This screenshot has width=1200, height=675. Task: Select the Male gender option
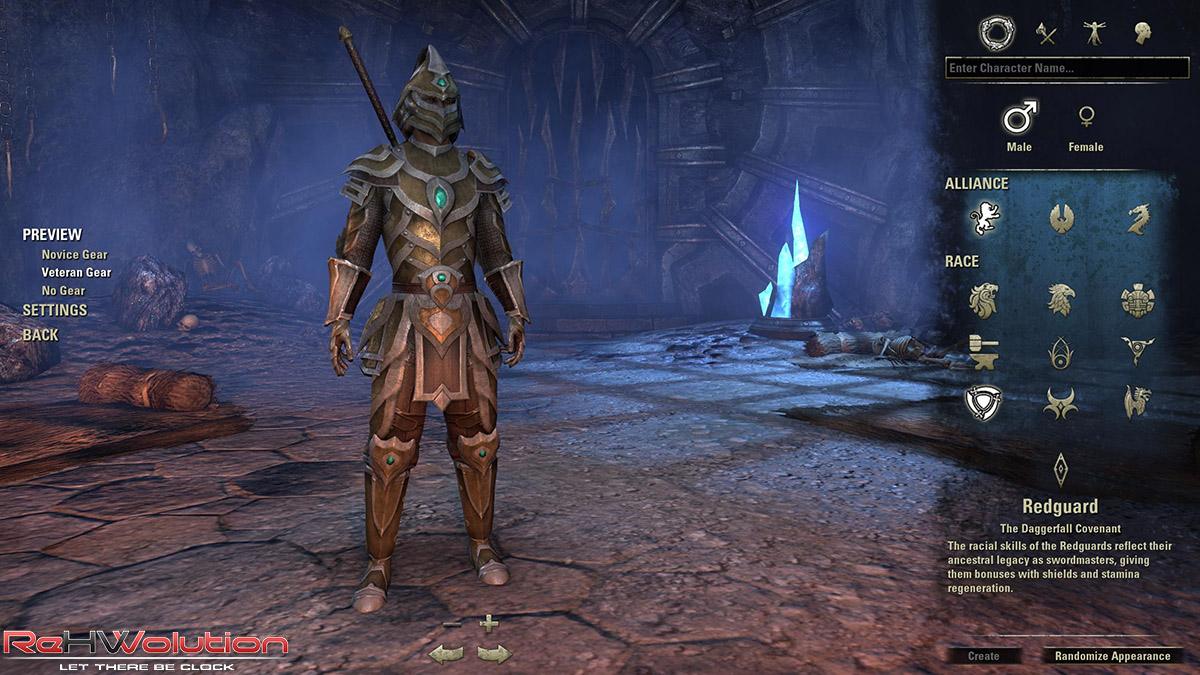(x=1019, y=118)
